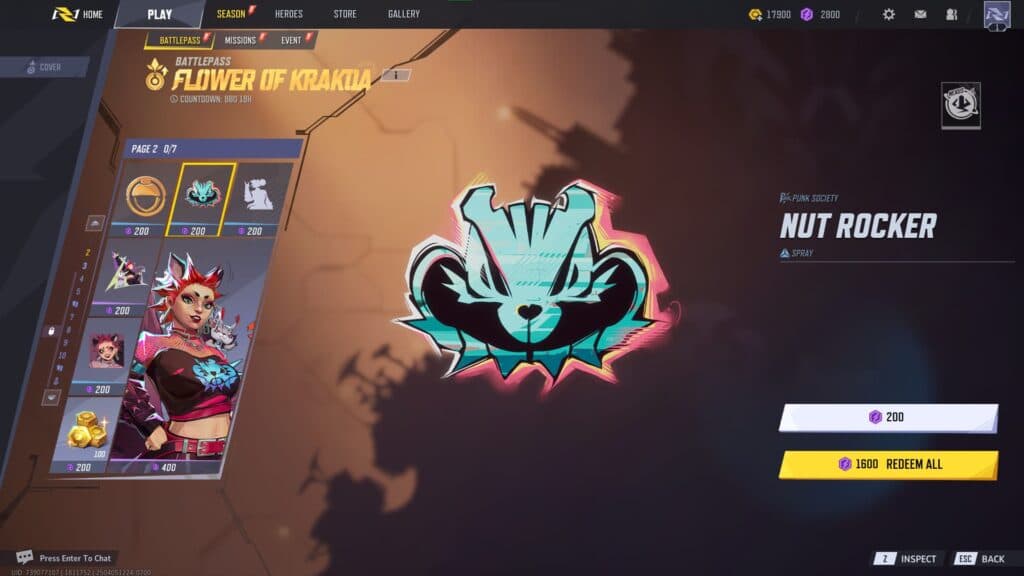View the Gallery tab
Image resolution: width=1024 pixels, height=576 pixels.
point(404,14)
